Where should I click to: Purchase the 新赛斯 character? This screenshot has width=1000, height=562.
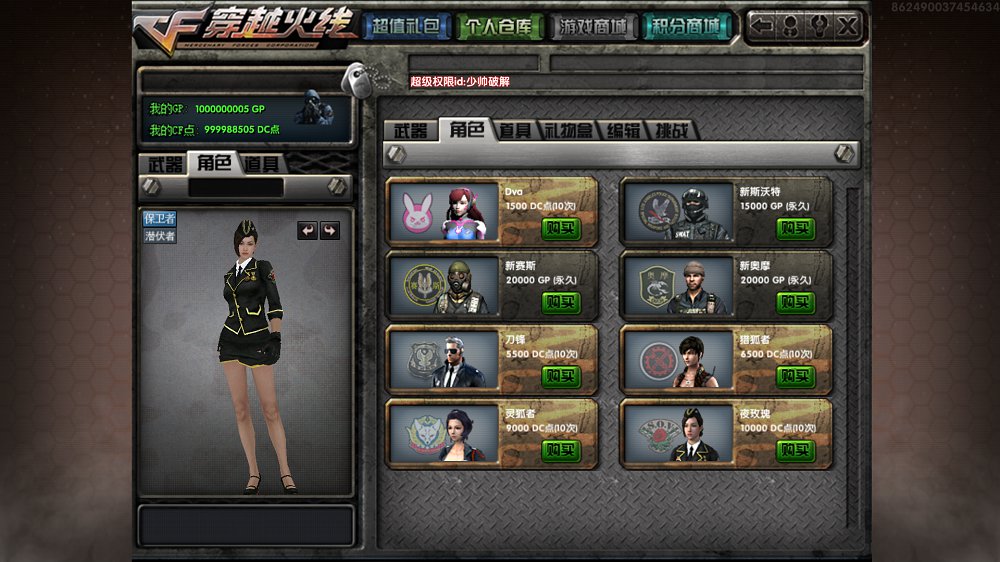tap(561, 302)
